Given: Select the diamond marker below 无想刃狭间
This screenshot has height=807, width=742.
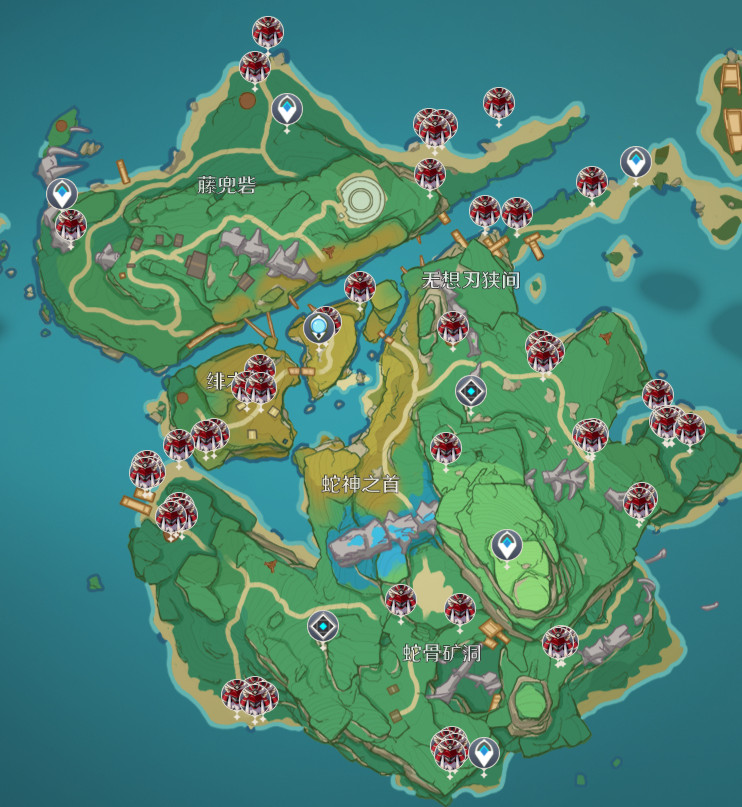Looking at the screenshot, I should click(x=470, y=392).
